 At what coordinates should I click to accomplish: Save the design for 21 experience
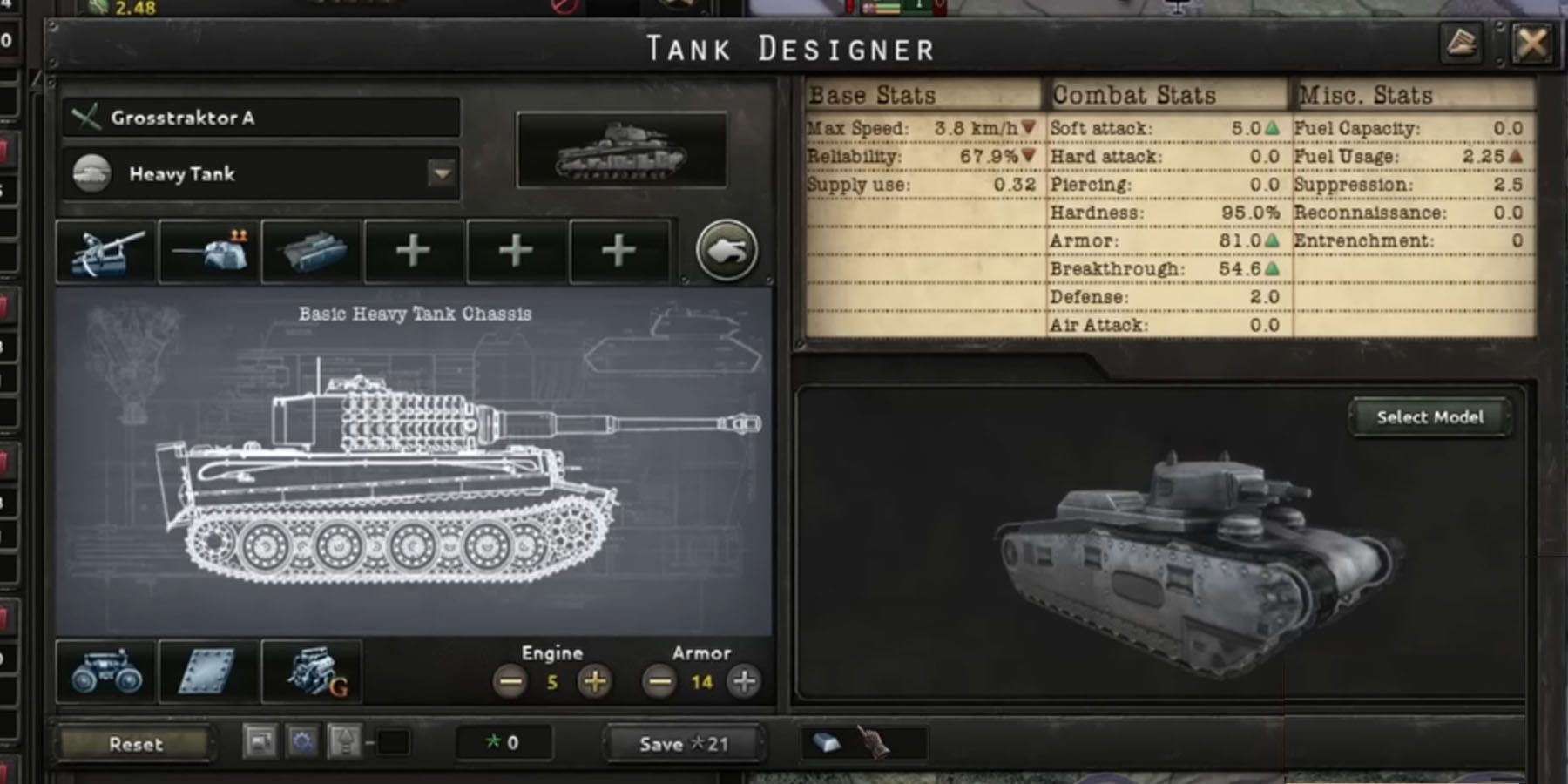(684, 744)
